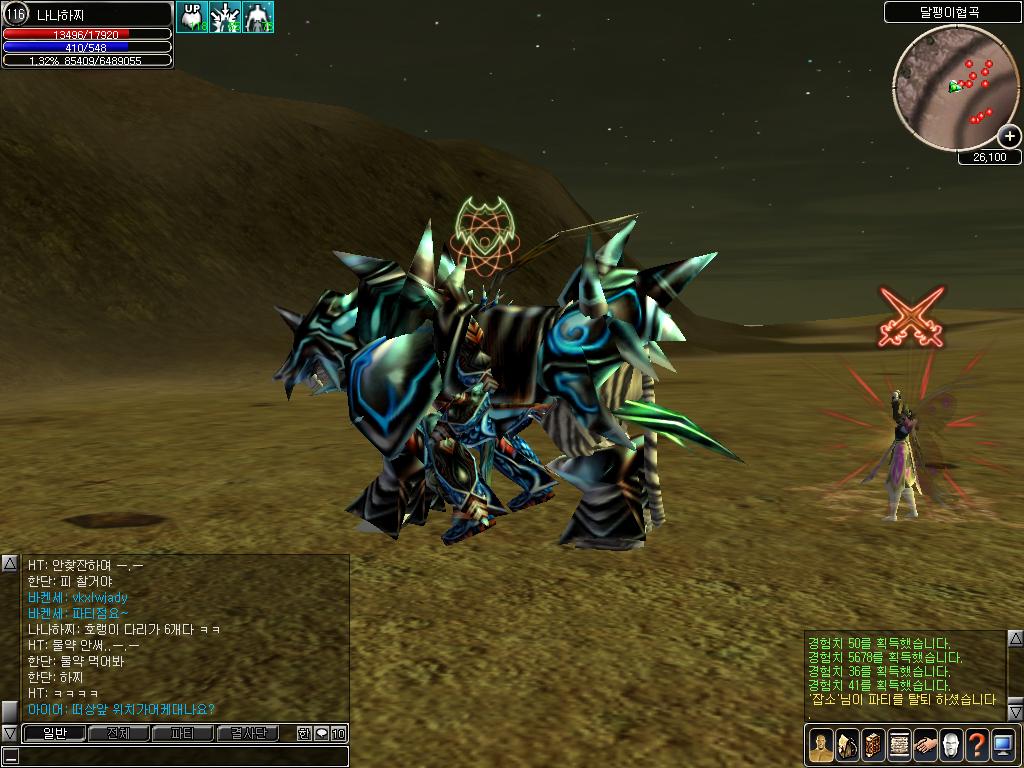The height and width of the screenshot is (768, 1024).
Task: Toggle the 한 input language button
Action: (x=304, y=734)
